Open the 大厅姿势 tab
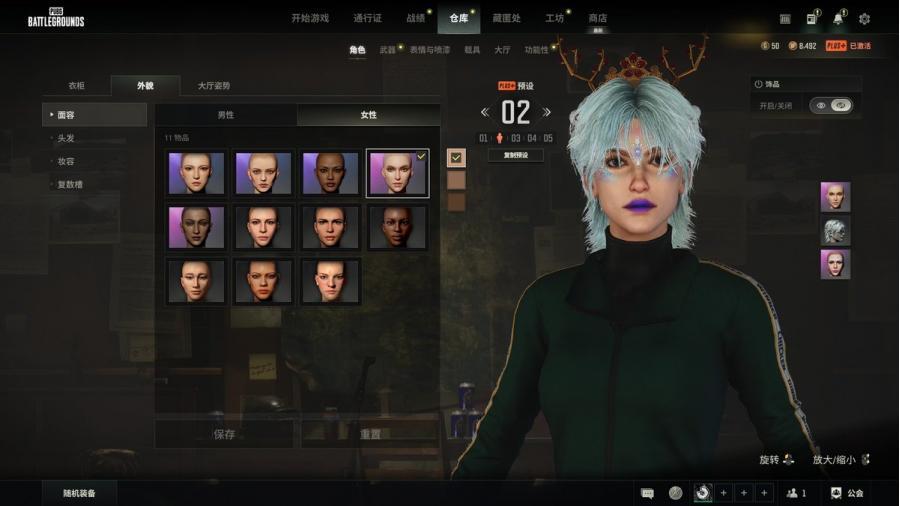Screen dimensions: 900x506 (x=213, y=86)
